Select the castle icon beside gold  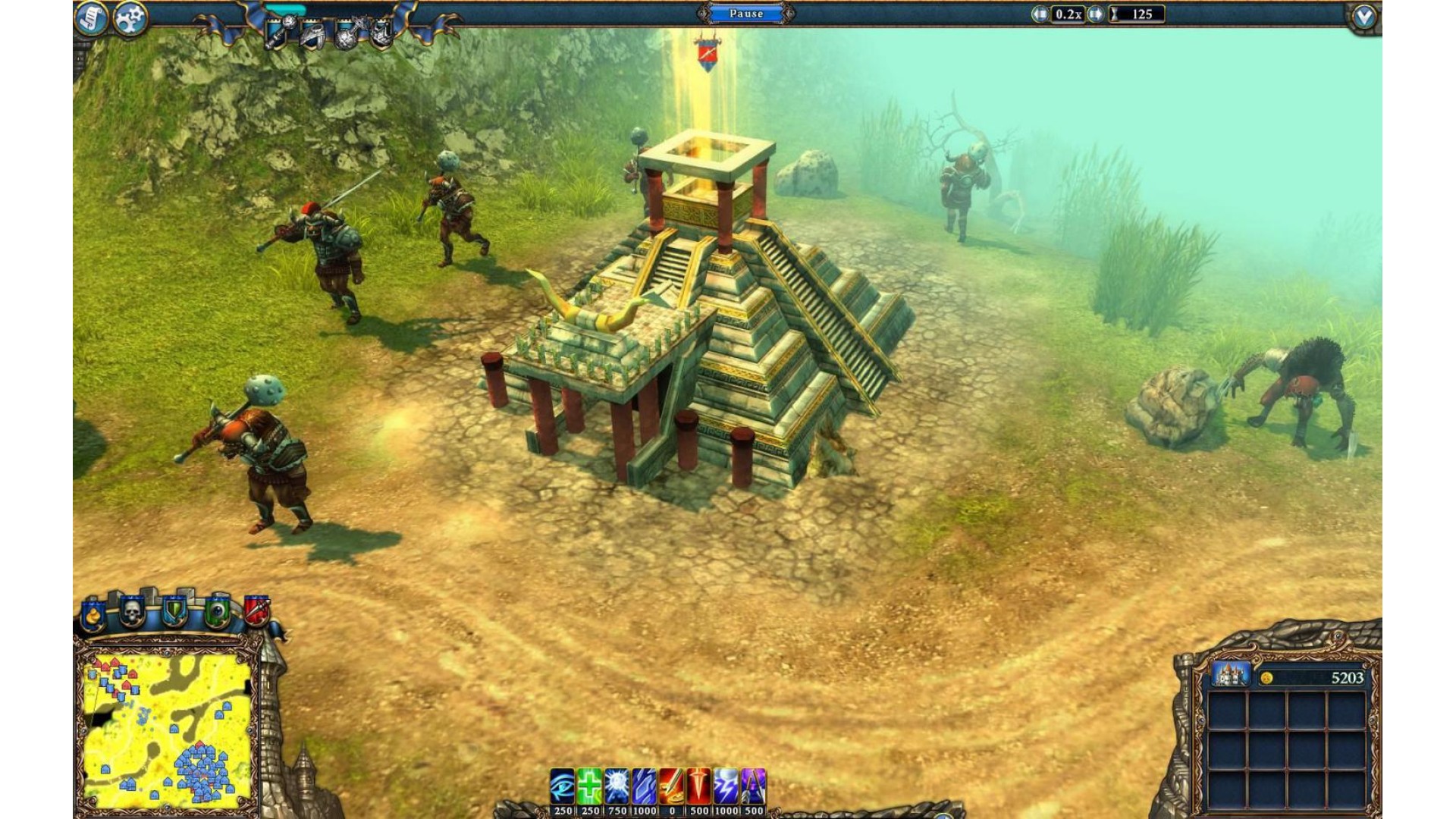pyautogui.click(x=1230, y=674)
